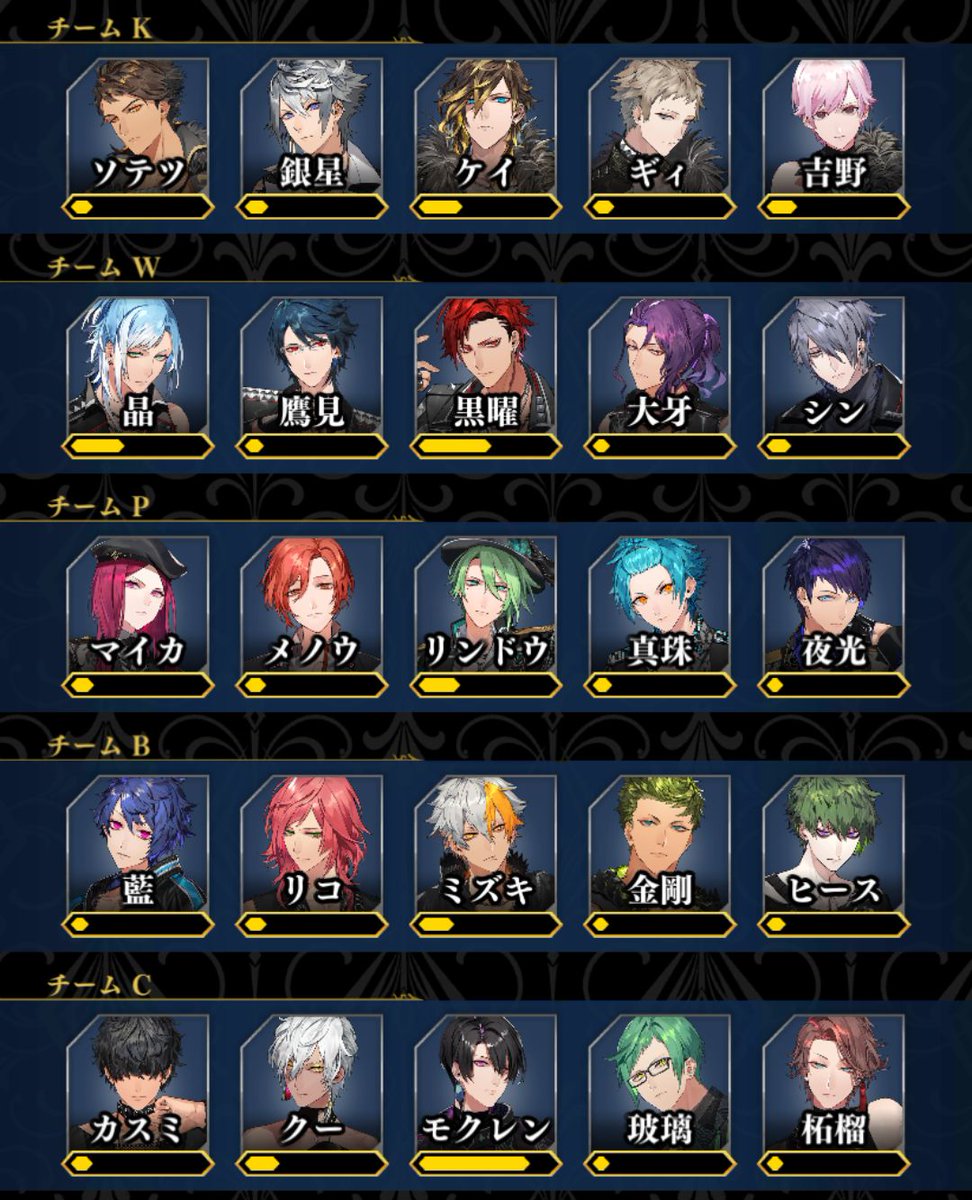Pick red-haired 黒曜
This screenshot has width=972, height=1200.
coord(486,364)
